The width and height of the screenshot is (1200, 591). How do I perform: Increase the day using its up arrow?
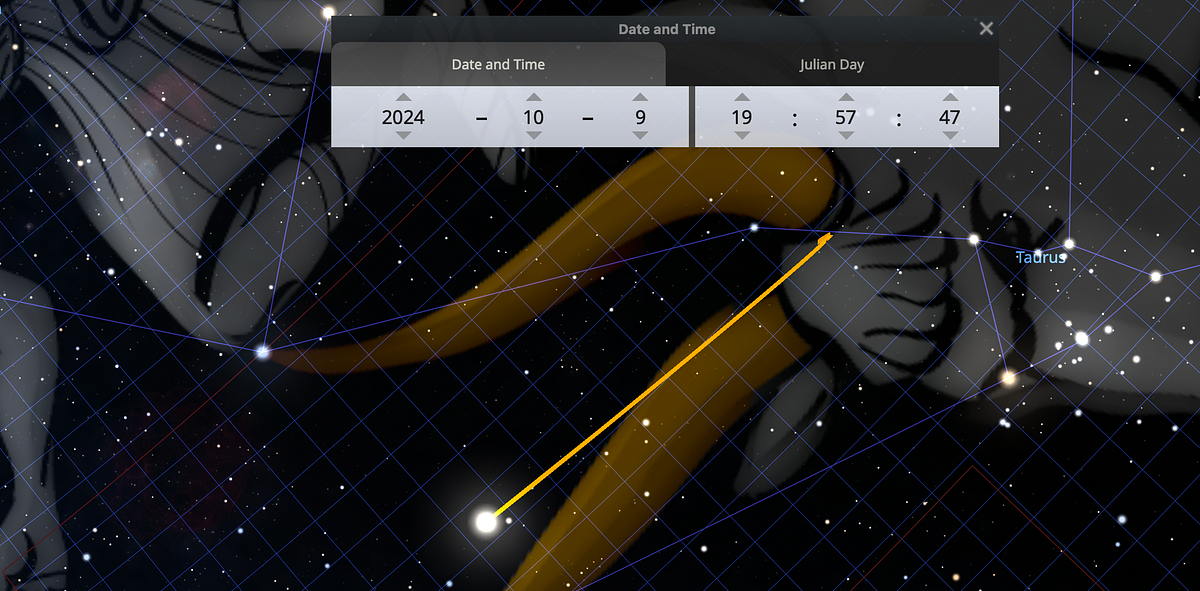[x=641, y=97]
